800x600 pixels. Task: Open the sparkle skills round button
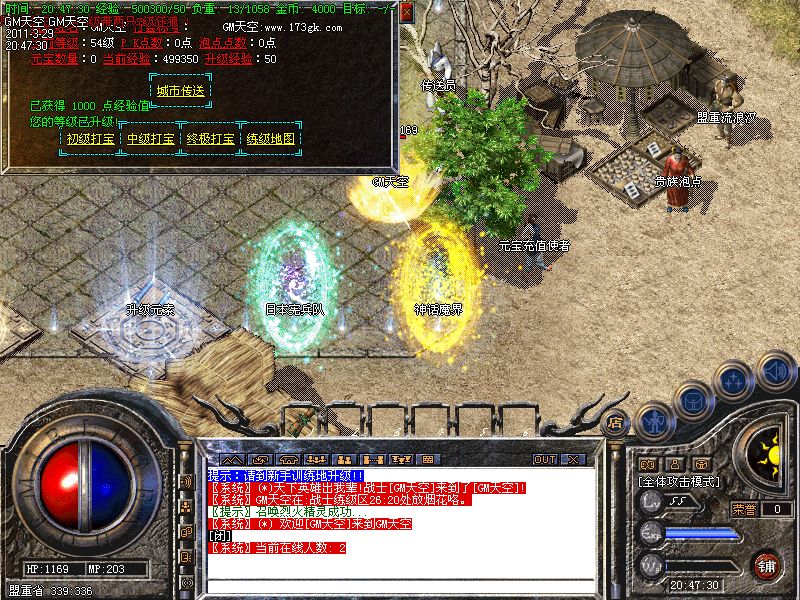tap(735, 381)
